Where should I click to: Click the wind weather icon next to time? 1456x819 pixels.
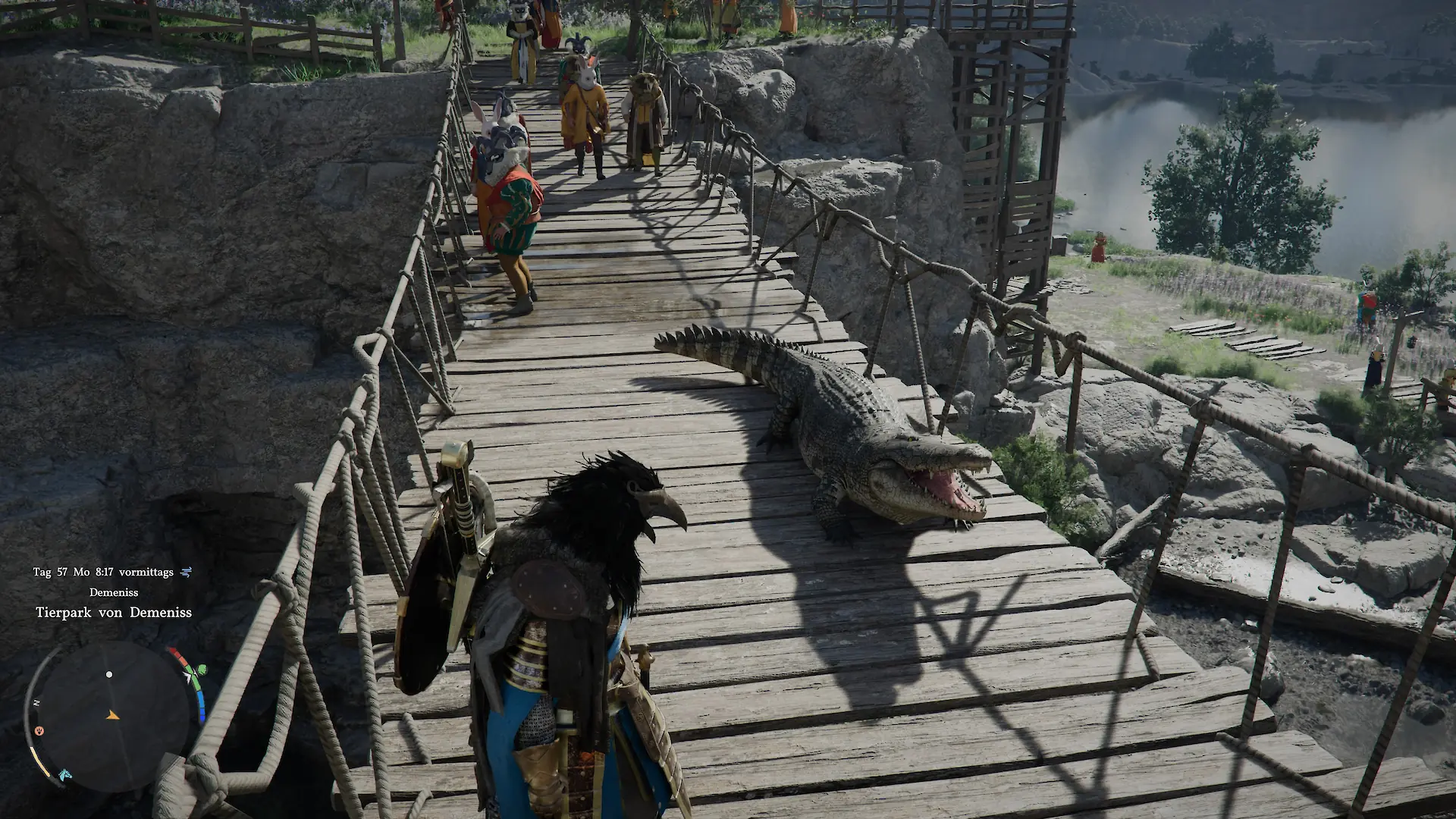pyautogui.click(x=187, y=573)
